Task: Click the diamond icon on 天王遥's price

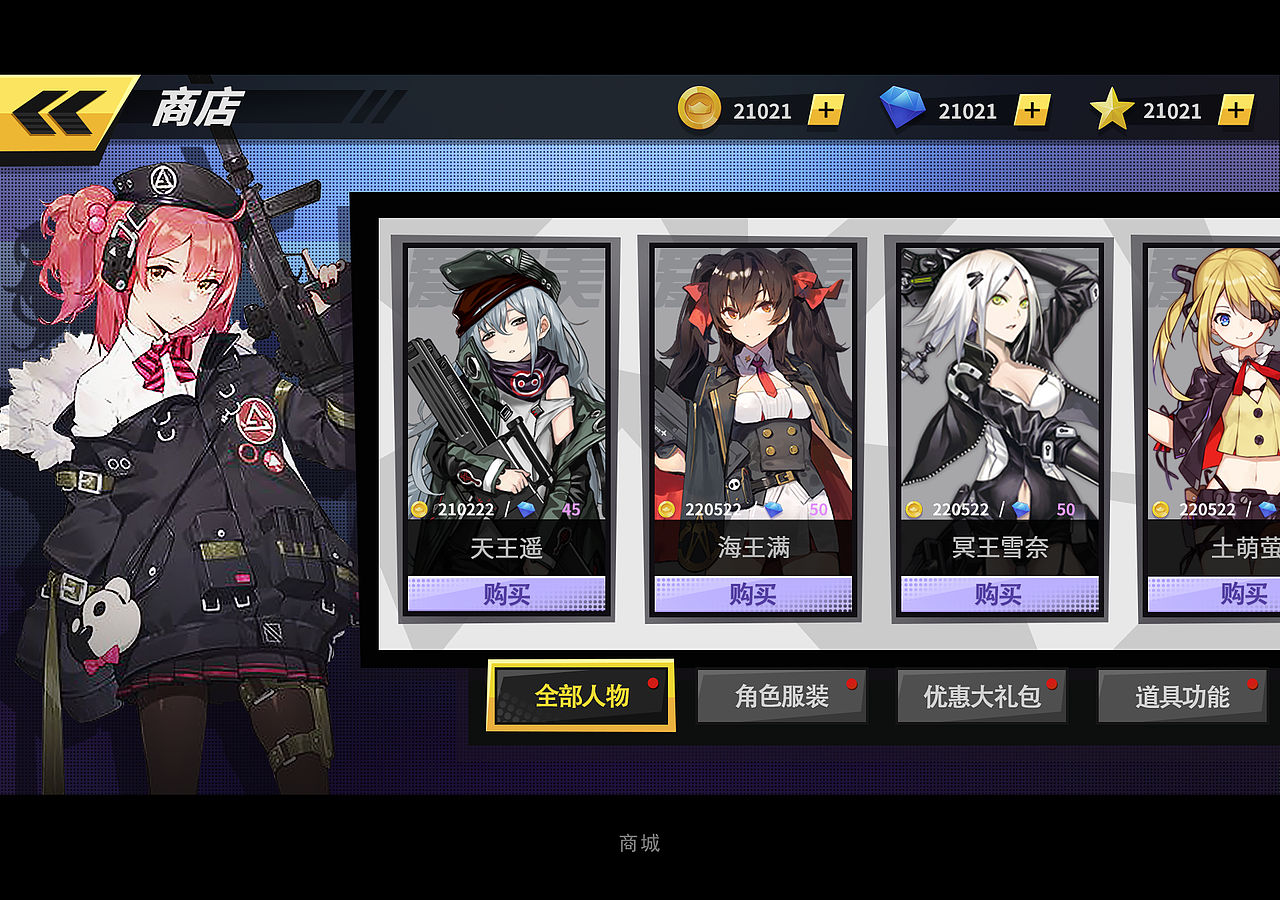Action: [524, 510]
